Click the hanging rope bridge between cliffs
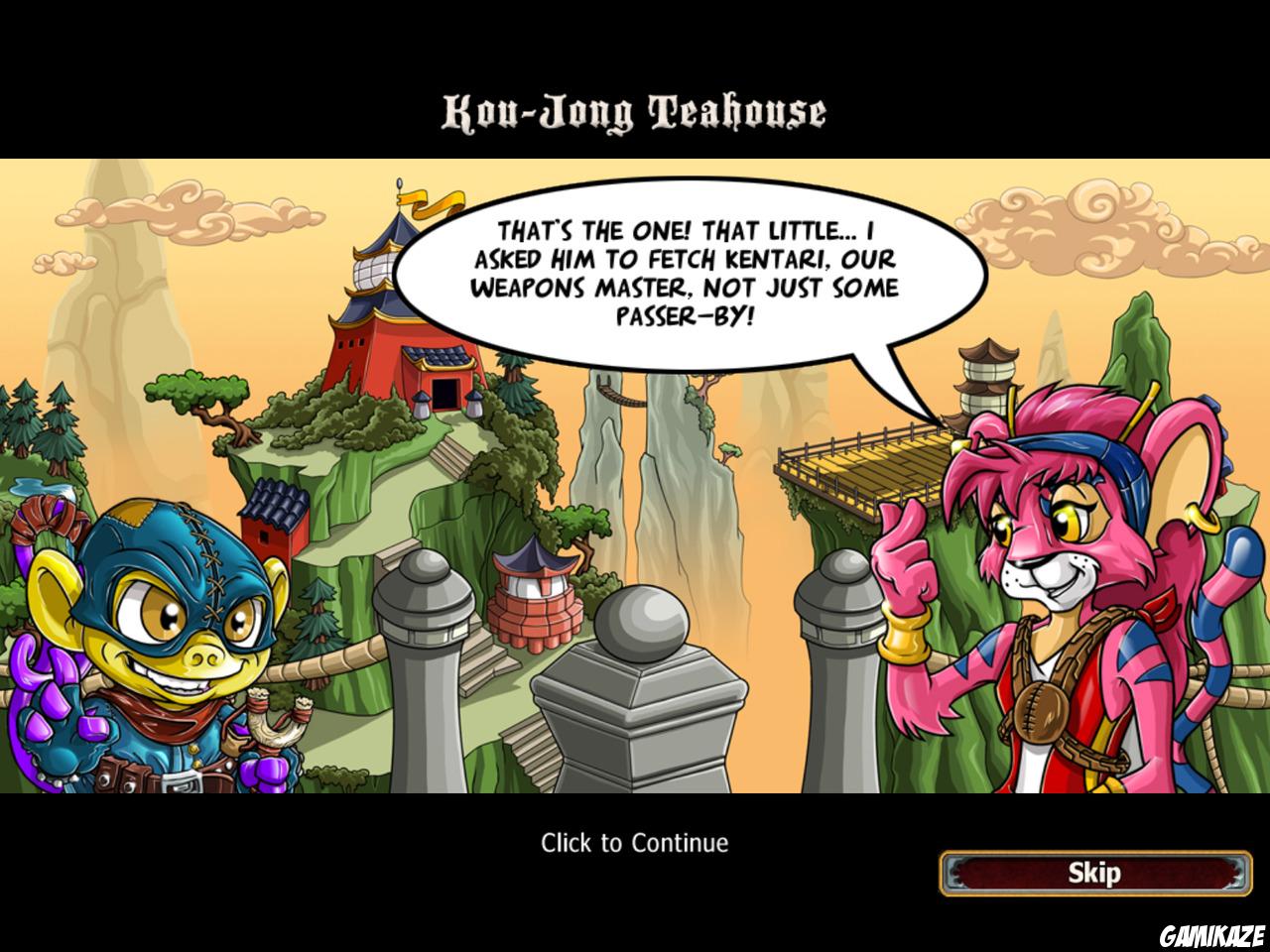 click(620, 397)
